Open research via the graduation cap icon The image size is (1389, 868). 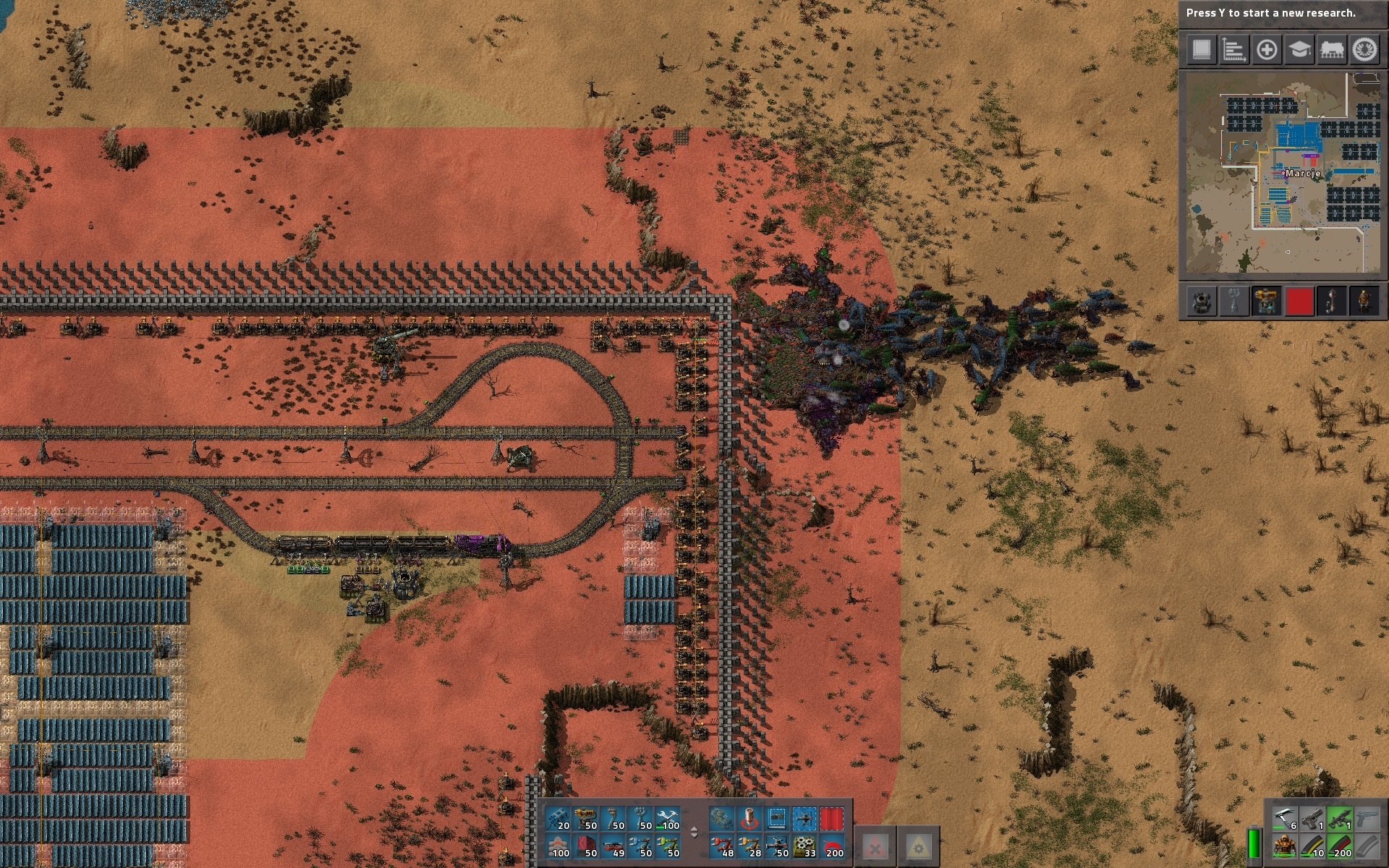pos(1299,51)
